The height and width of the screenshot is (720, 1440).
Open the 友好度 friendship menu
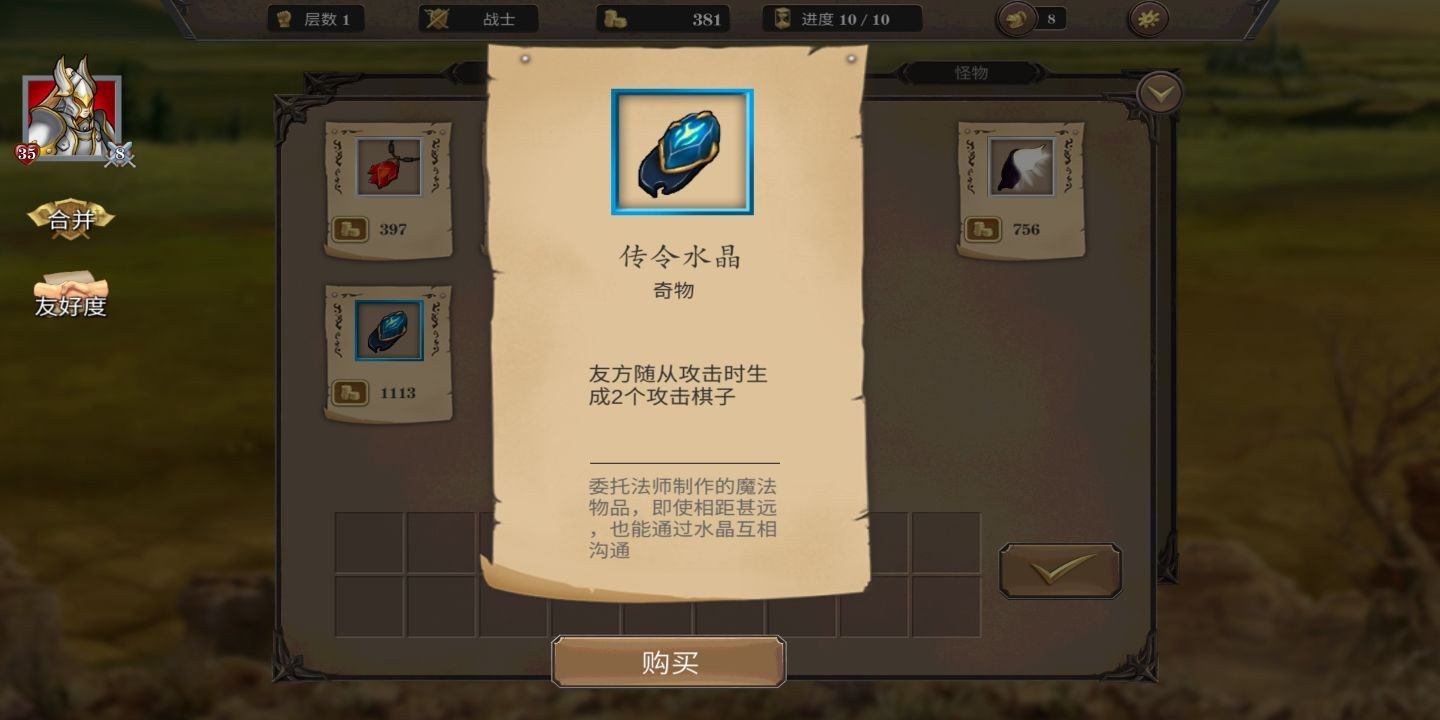72,297
